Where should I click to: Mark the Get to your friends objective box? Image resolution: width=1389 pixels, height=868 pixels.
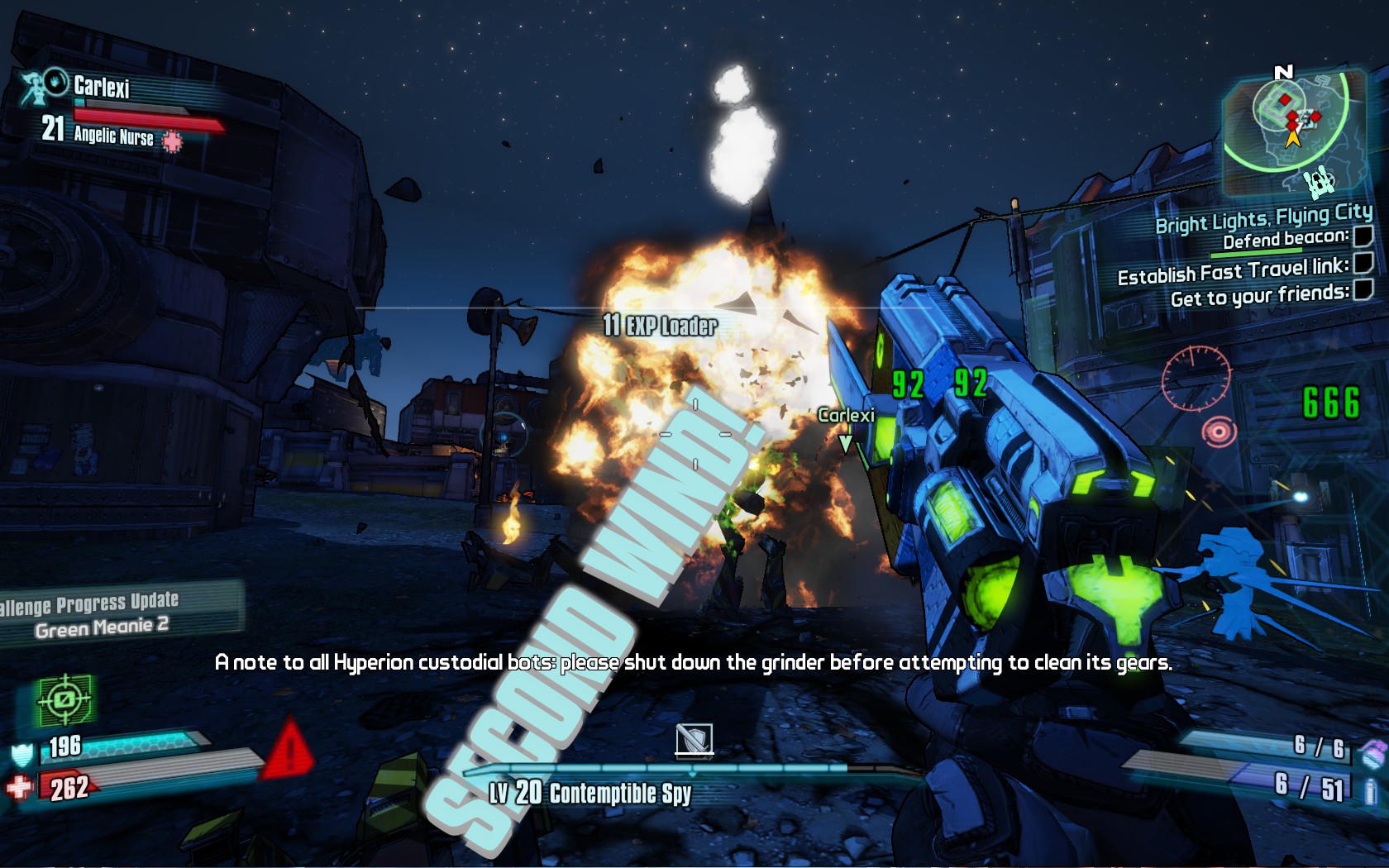tap(1364, 289)
